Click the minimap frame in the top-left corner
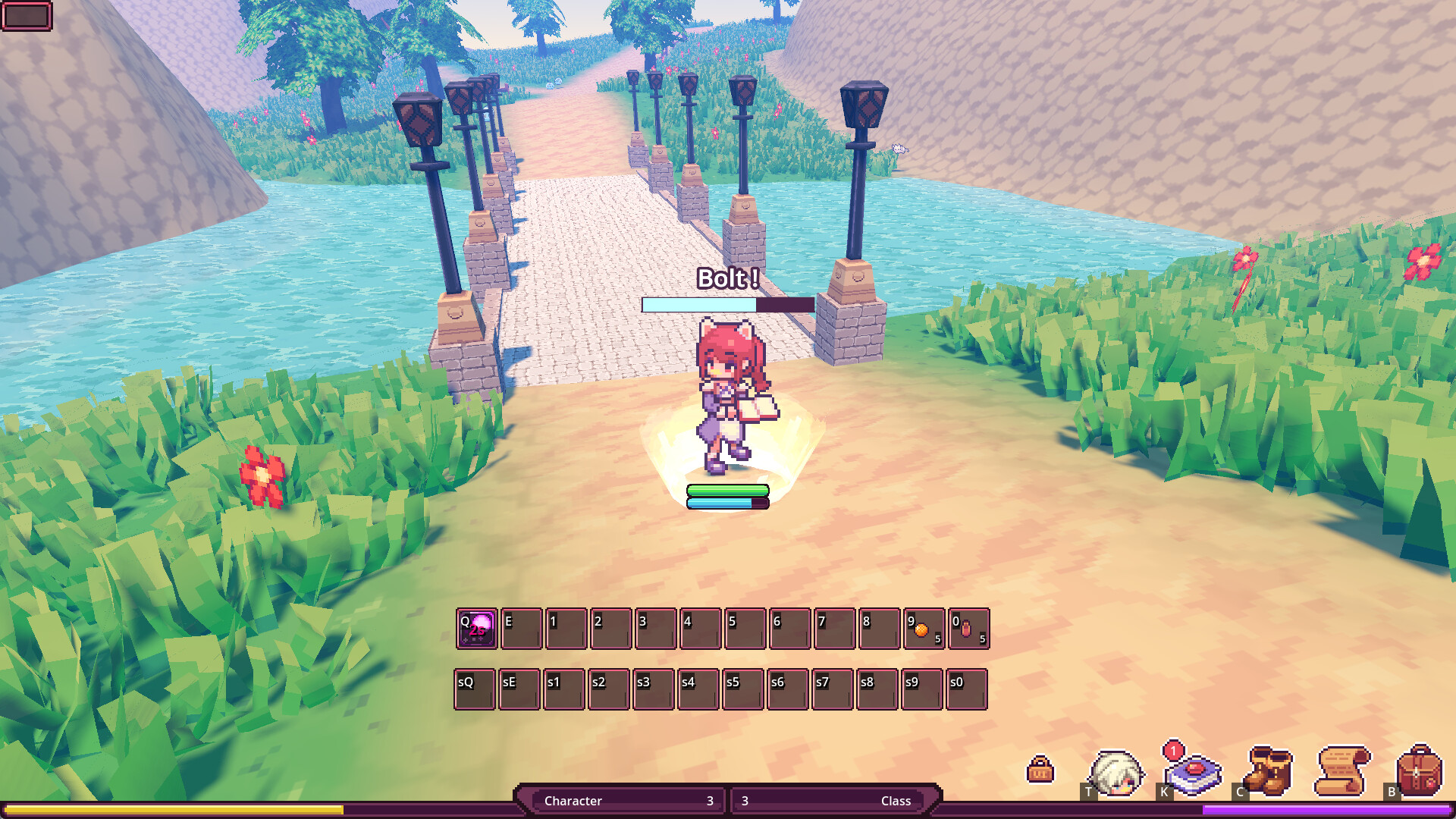This screenshot has height=819, width=1456. (x=27, y=17)
